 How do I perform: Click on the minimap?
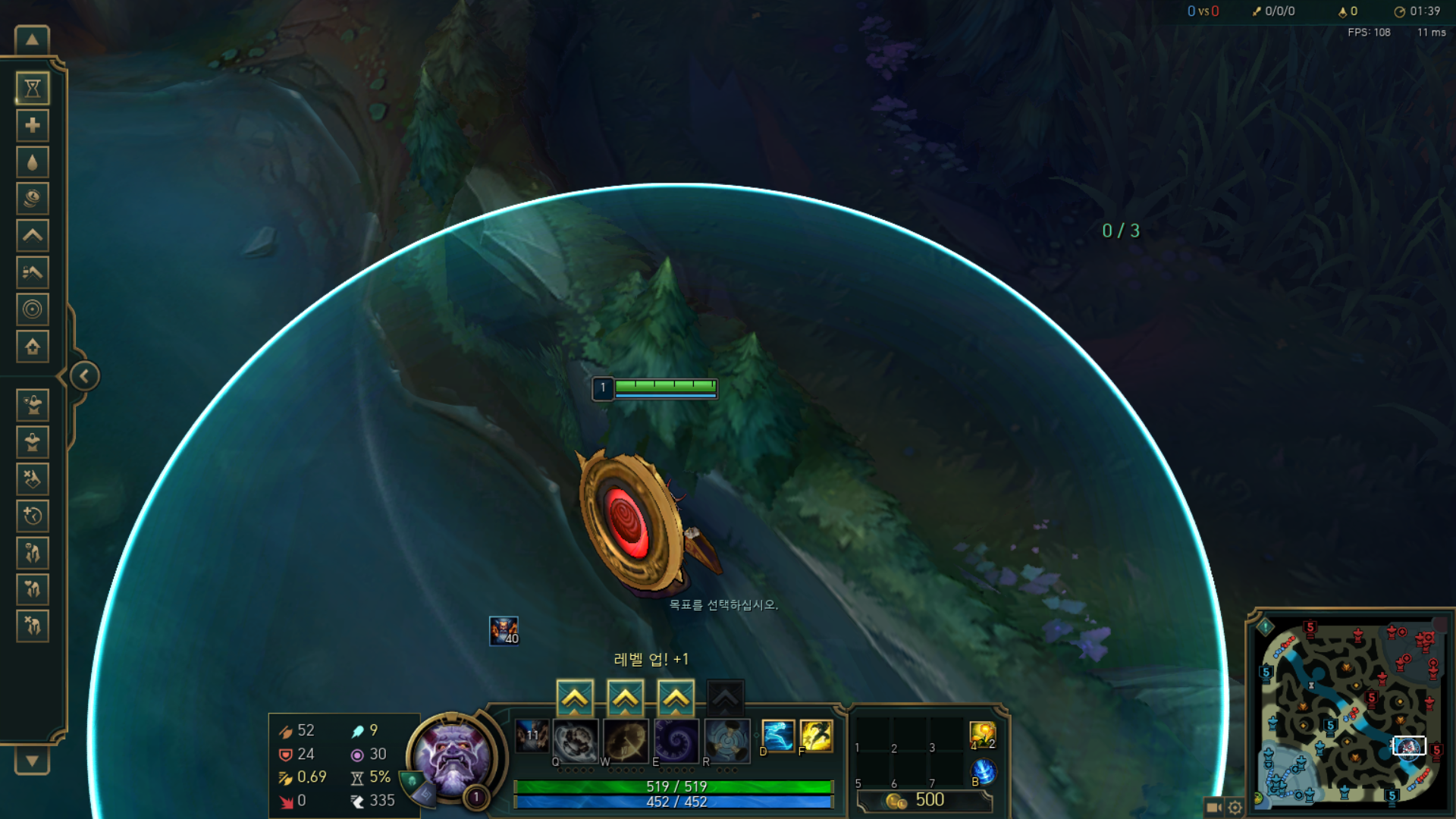pos(1350,713)
